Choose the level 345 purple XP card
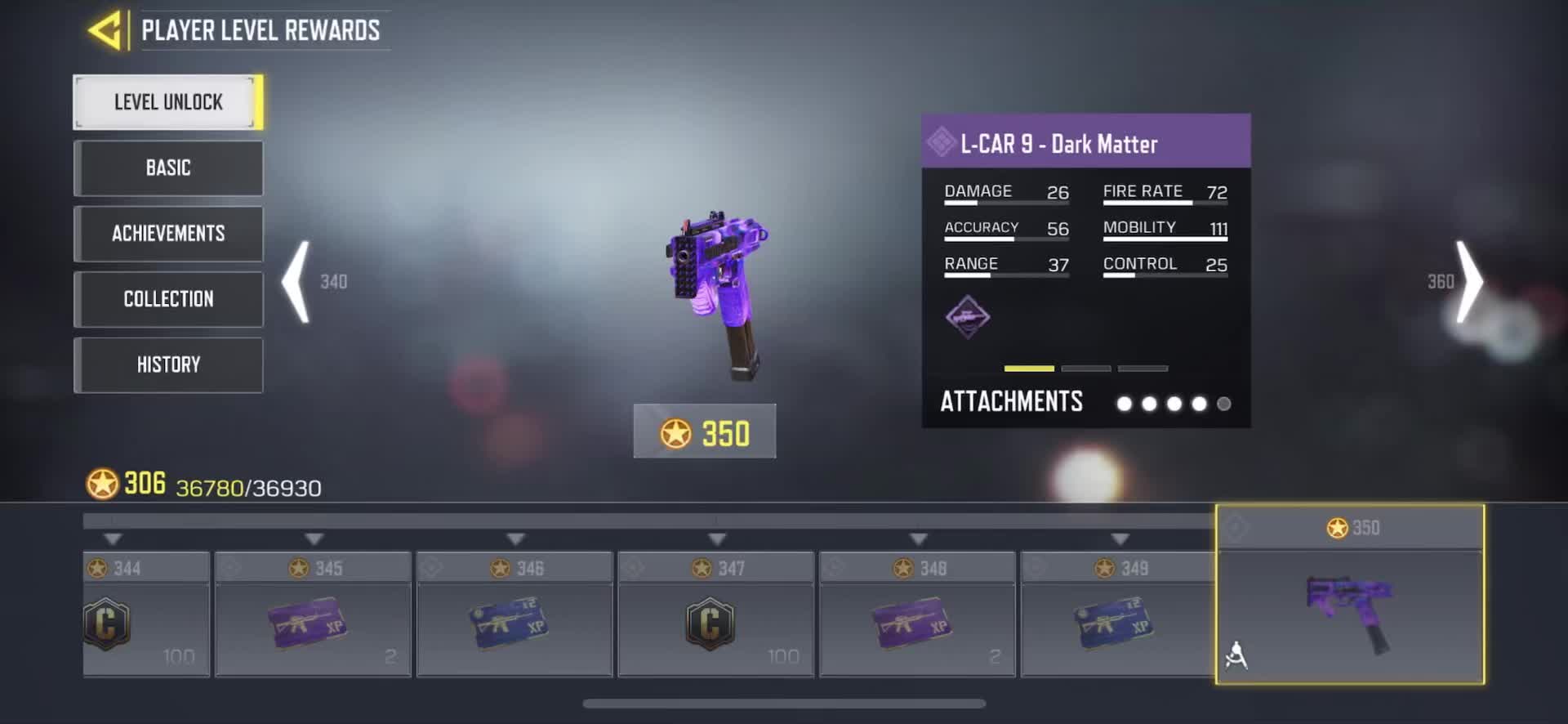The width and height of the screenshot is (1568, 724). [312, 615]
